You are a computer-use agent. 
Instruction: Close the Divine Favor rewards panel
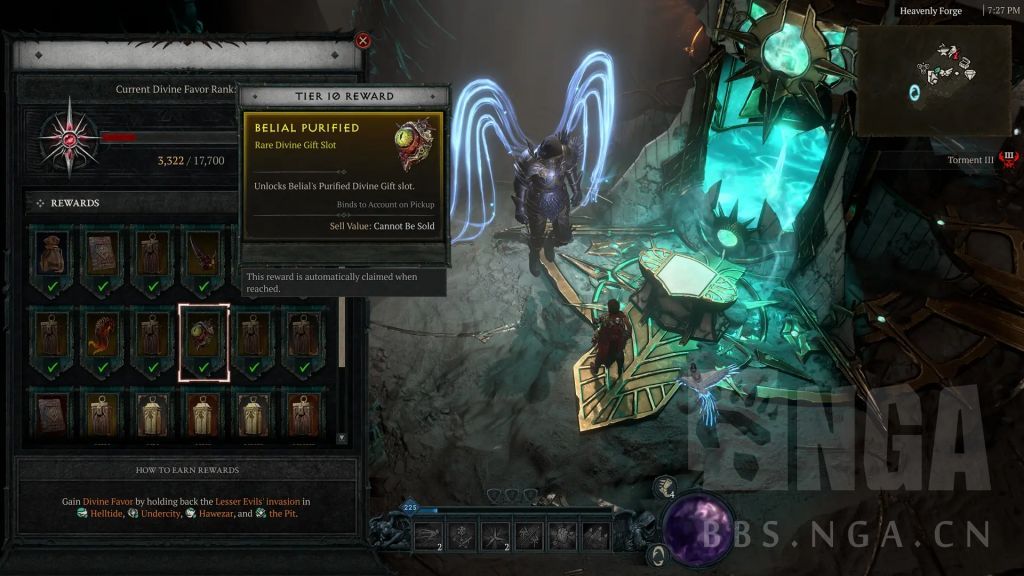[x=363, y=41]
